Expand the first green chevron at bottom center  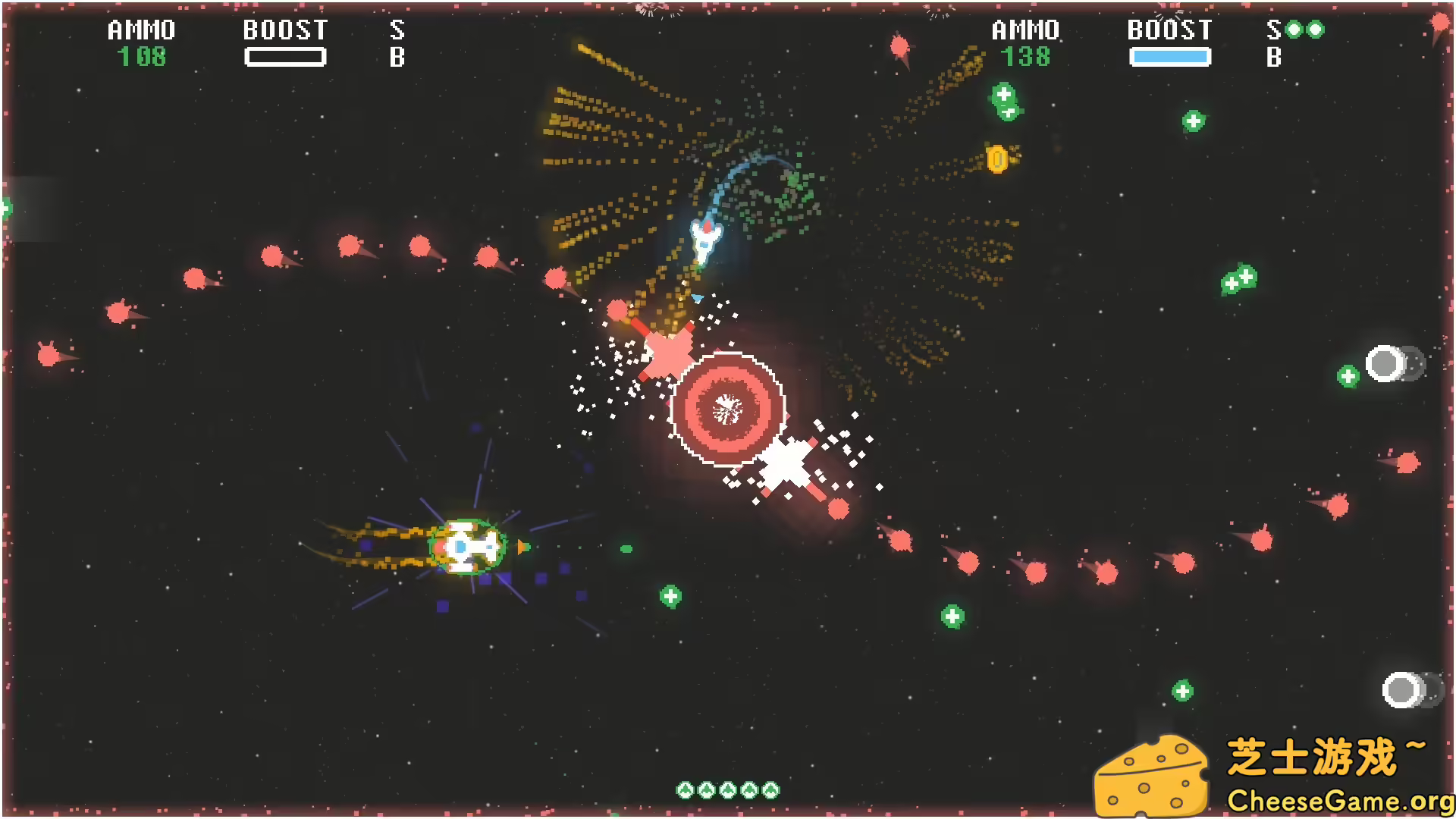click(685, 789)
